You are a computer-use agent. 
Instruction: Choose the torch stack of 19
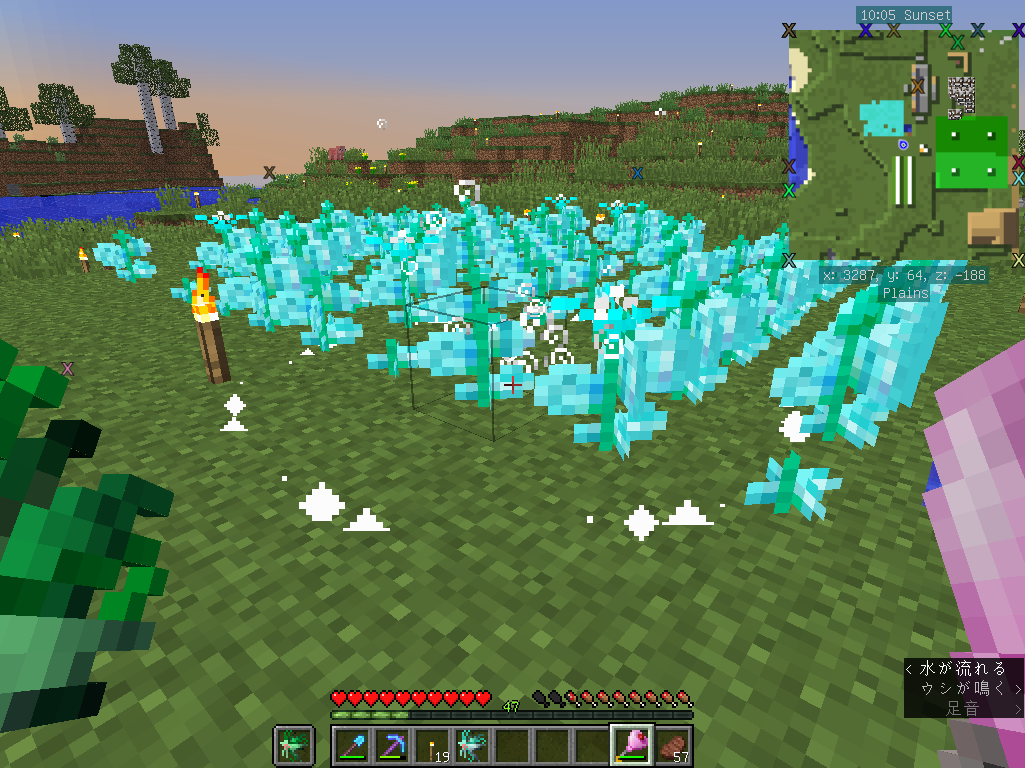(432, 745)
